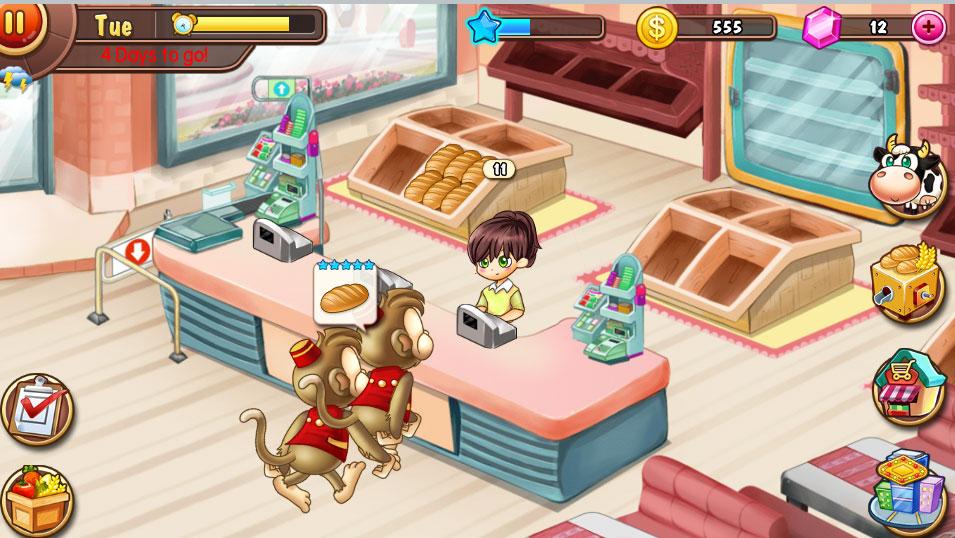Pause the game with the orange button
Image resolution: width=955 pixels, height=538 pixels.
point(17,22)
